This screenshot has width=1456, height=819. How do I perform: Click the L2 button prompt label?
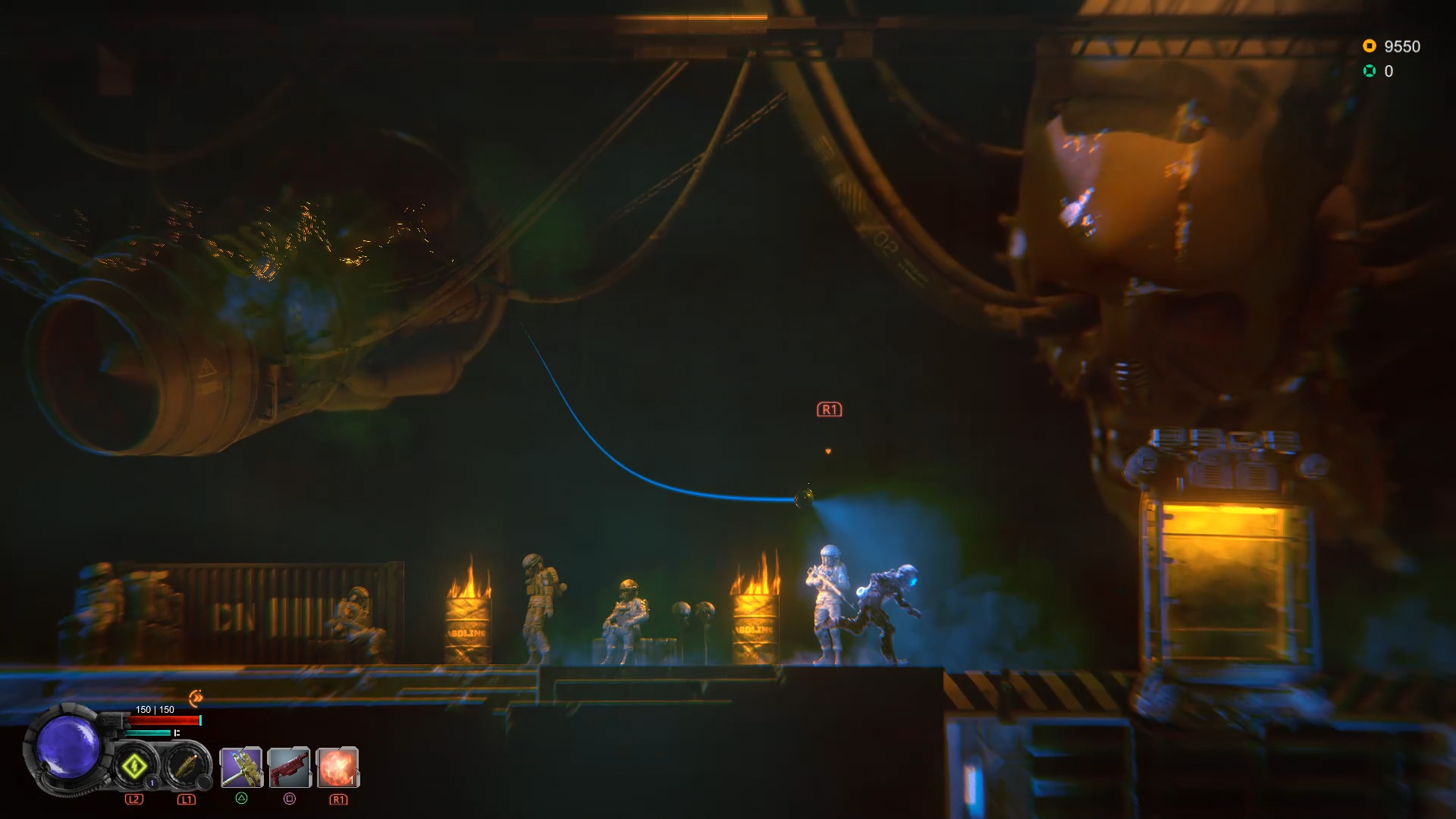(135, 799)
